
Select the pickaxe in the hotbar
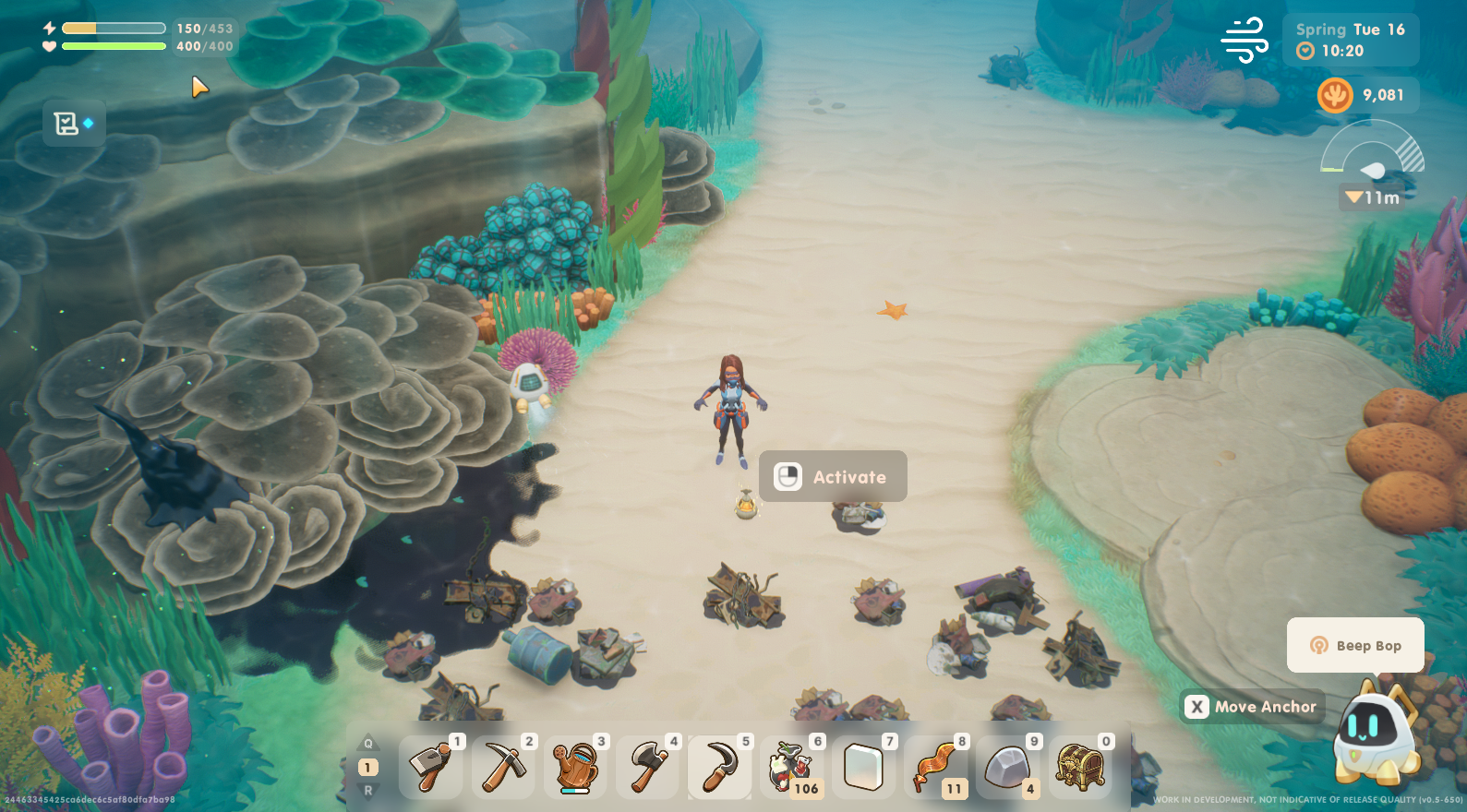pos(503,767)
